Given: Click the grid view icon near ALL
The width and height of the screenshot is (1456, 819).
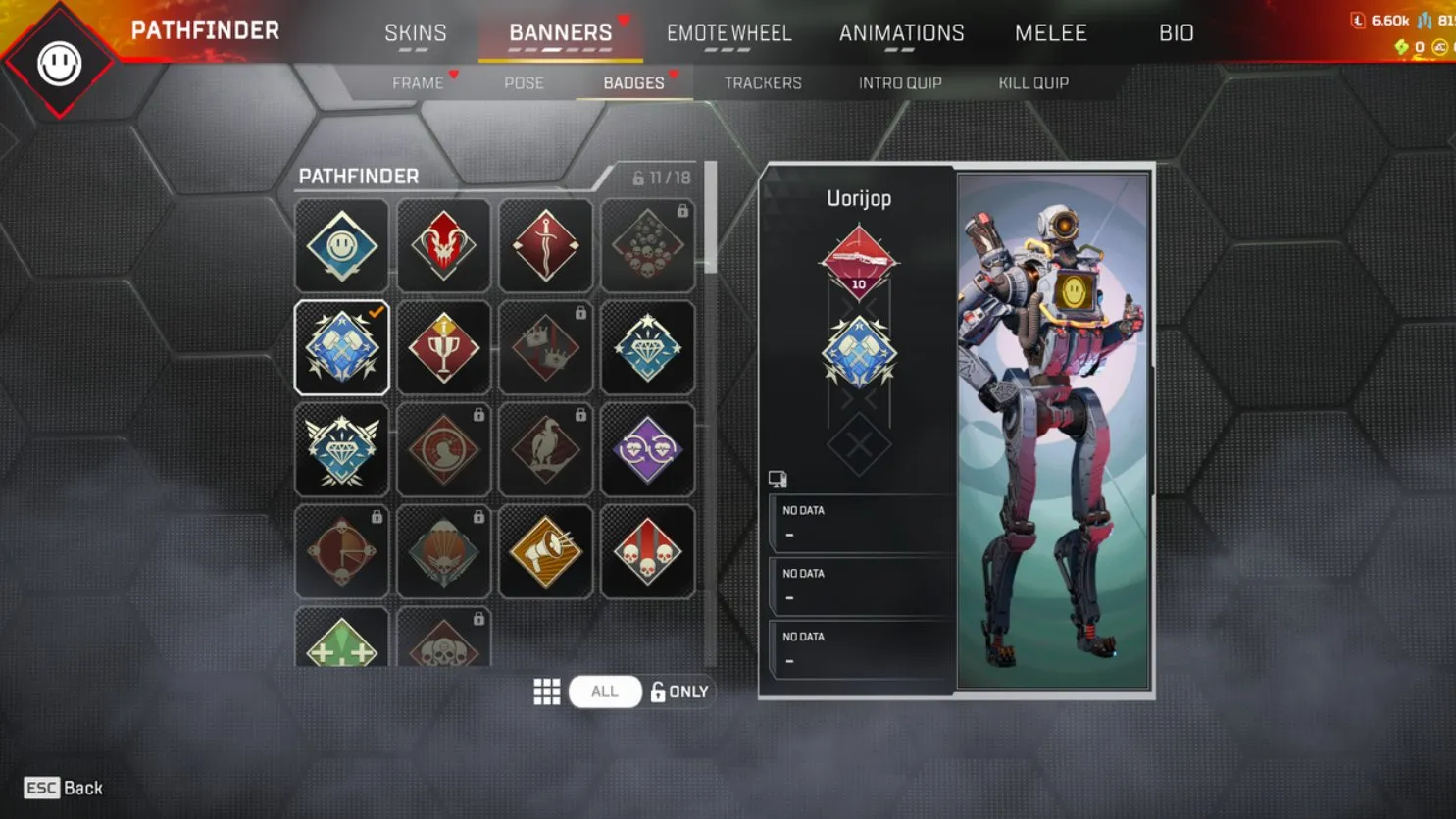Looking at the screenshot, I should point(548,691).
